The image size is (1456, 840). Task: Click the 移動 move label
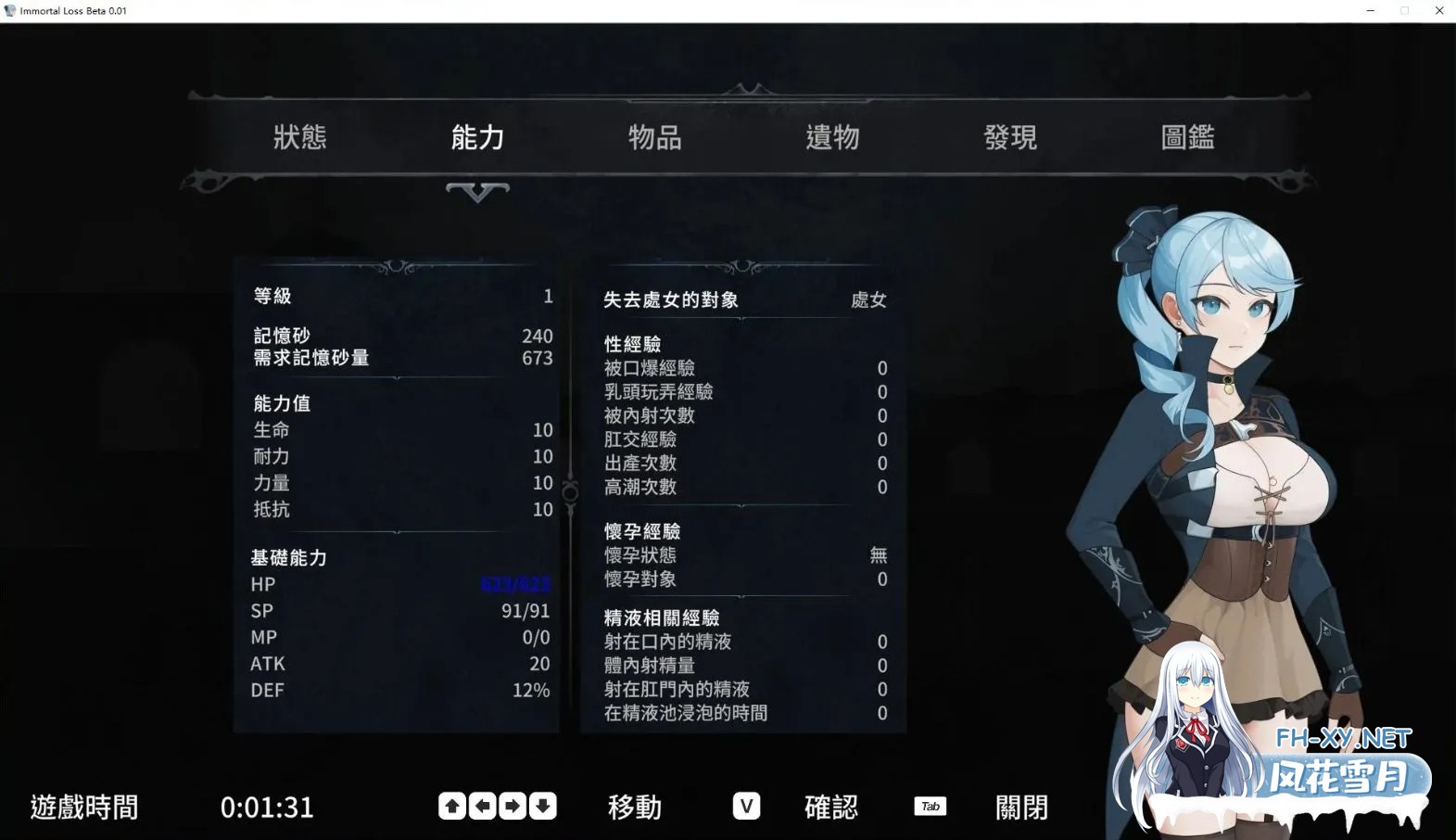634,807
